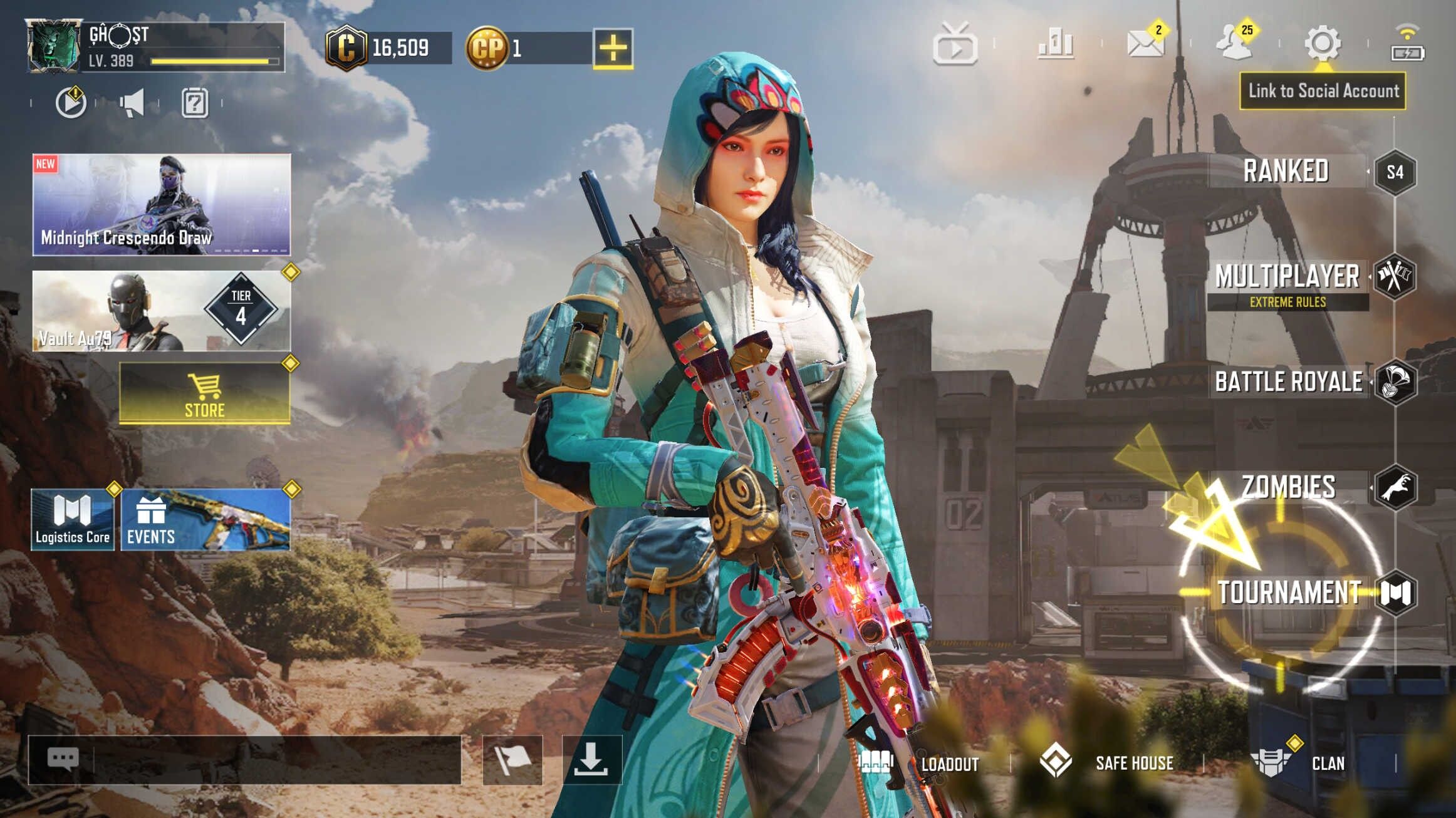
Task: Show the leaderboard rankings
Action: coord(1056,44)
